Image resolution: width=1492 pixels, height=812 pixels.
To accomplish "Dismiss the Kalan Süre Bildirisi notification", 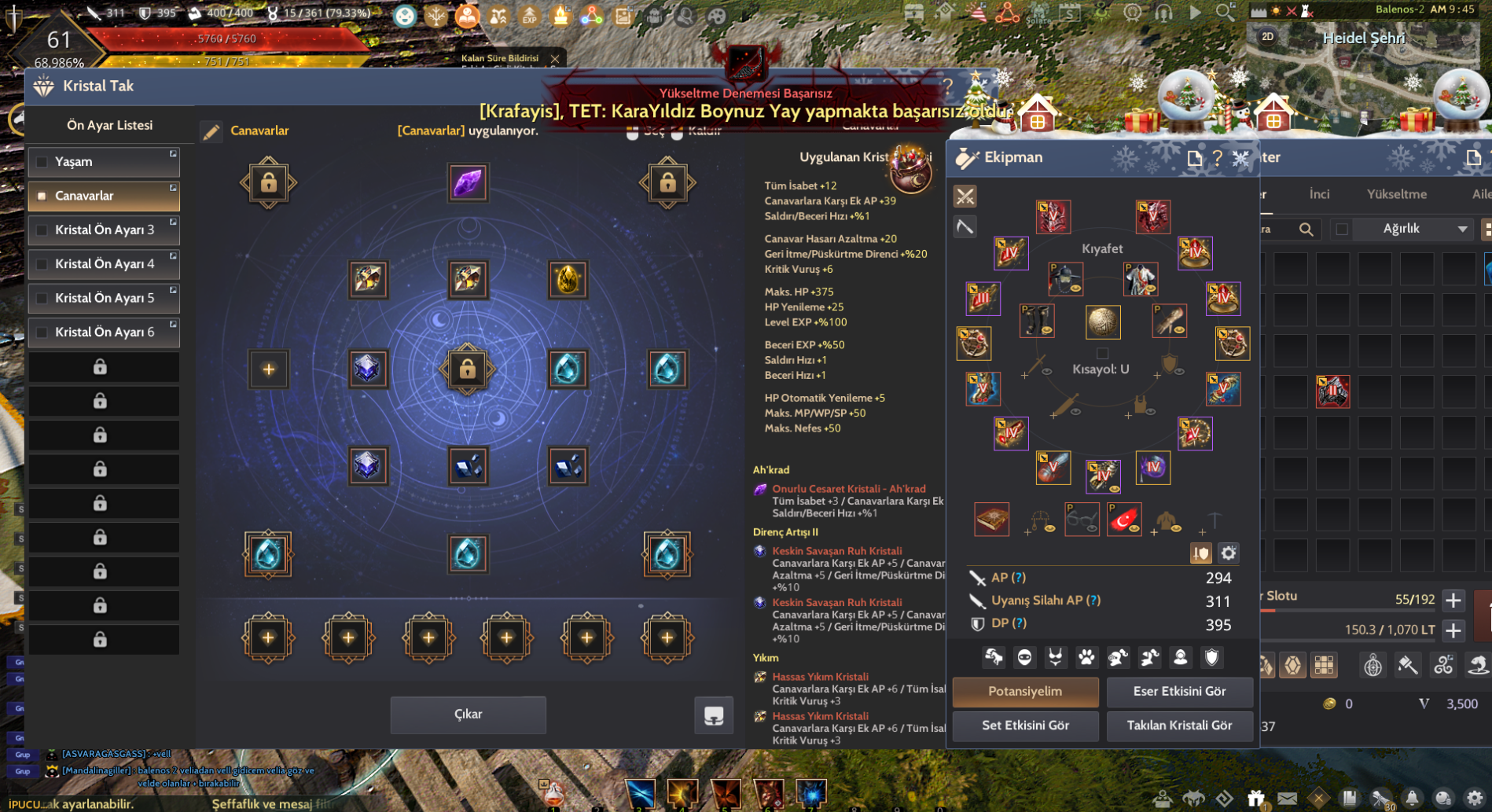I will 555,58.
